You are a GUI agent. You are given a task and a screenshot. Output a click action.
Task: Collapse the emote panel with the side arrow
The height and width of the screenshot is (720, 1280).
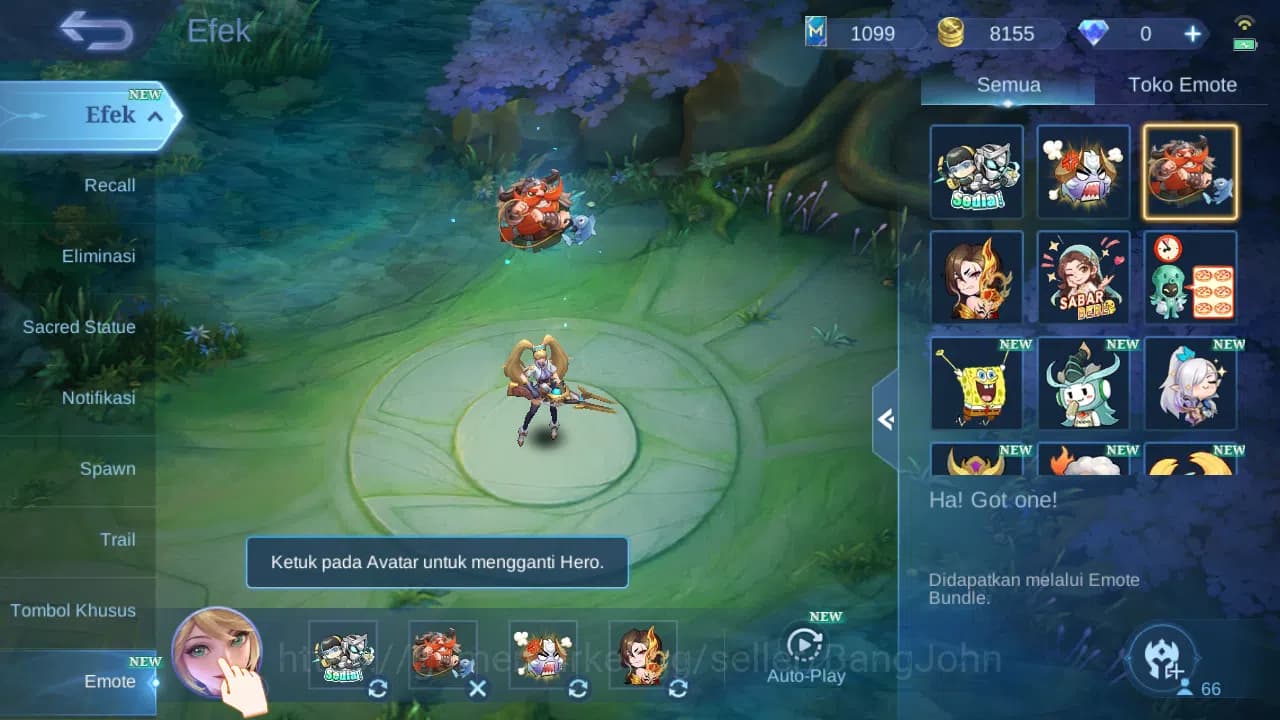tap(884, 420)
